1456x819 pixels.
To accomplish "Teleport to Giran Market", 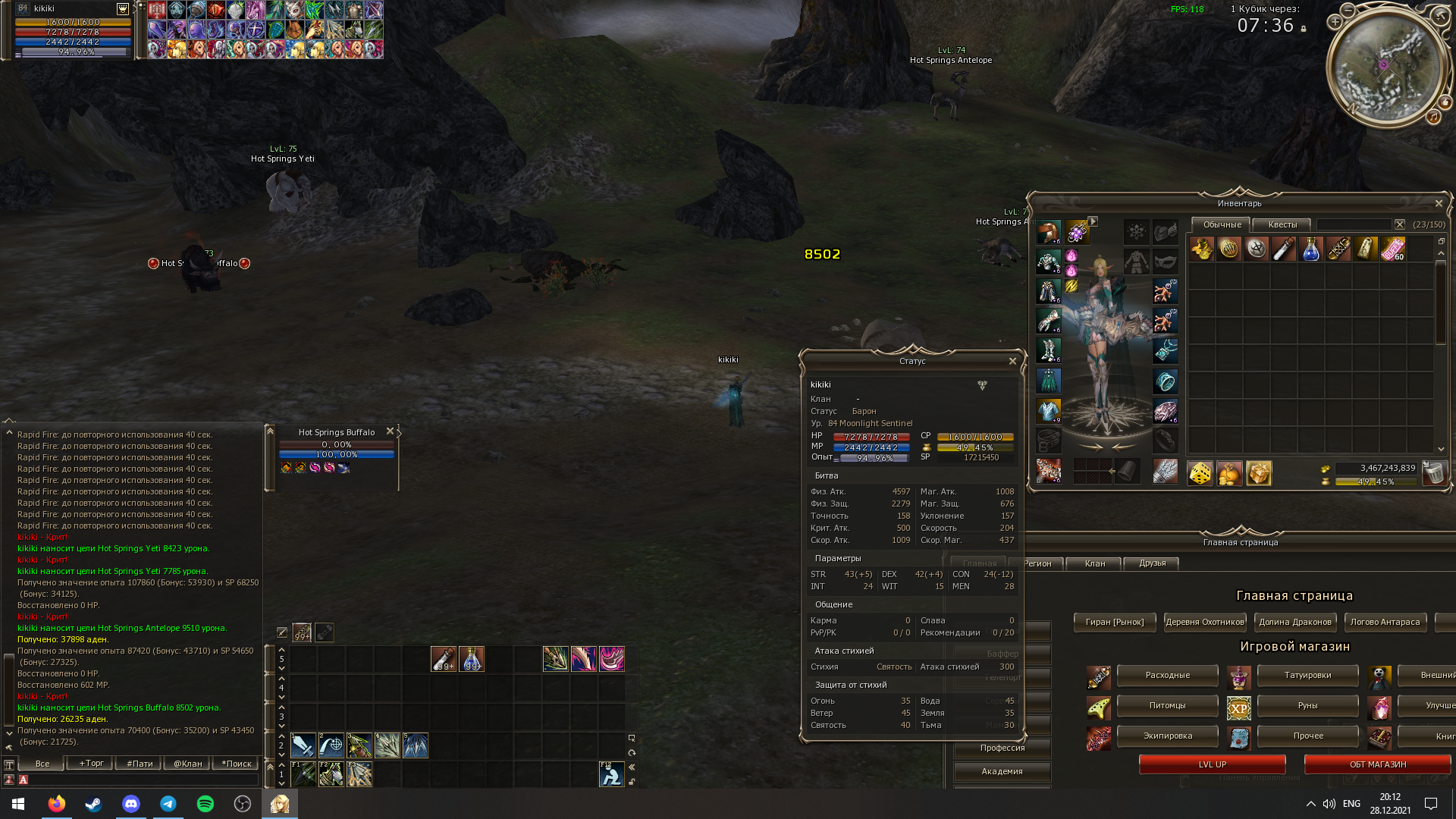I will 1114,622.
